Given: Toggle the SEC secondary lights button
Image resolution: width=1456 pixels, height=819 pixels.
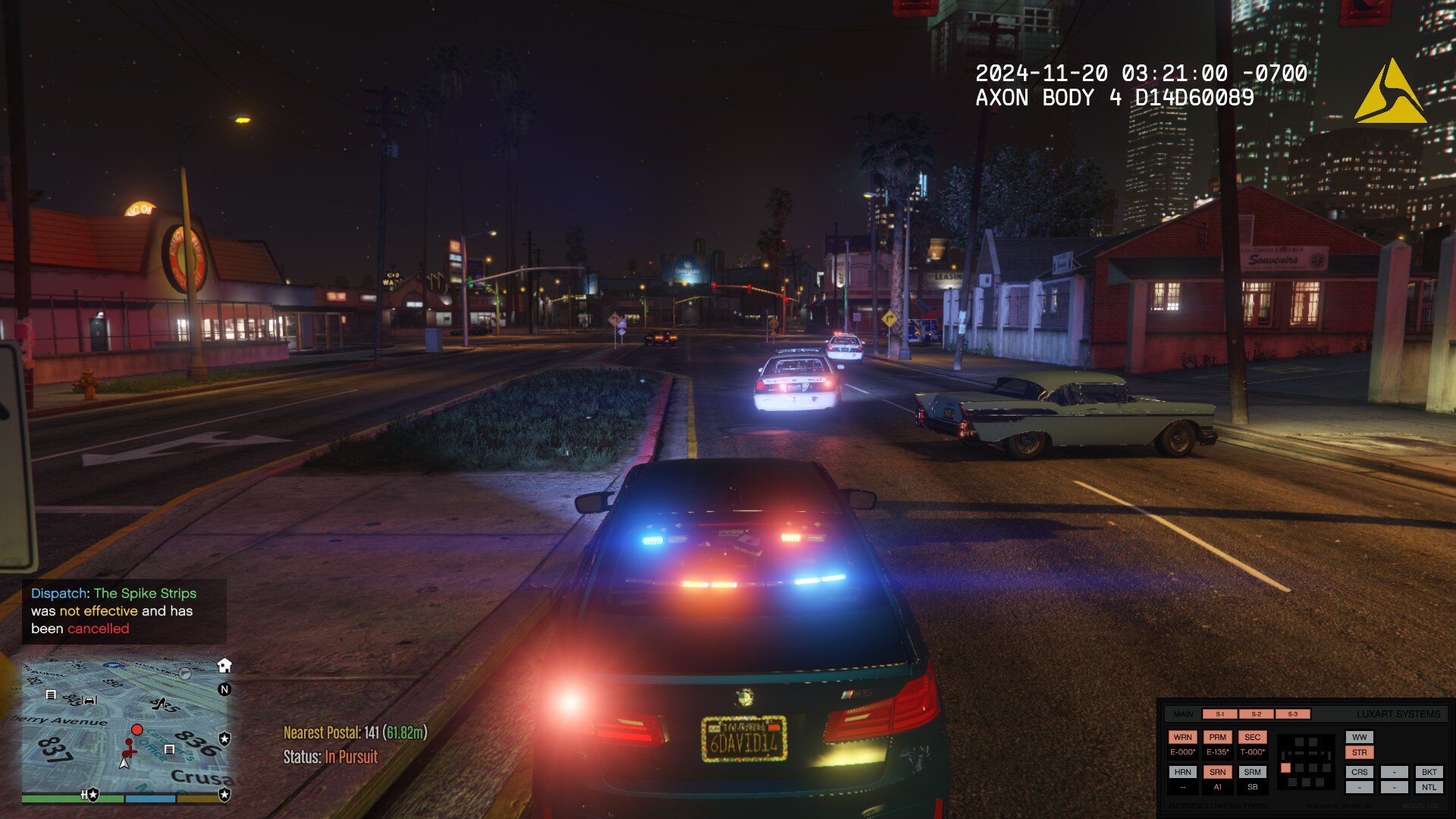Looking at the screenshot, I should (x=1252, y=737).
